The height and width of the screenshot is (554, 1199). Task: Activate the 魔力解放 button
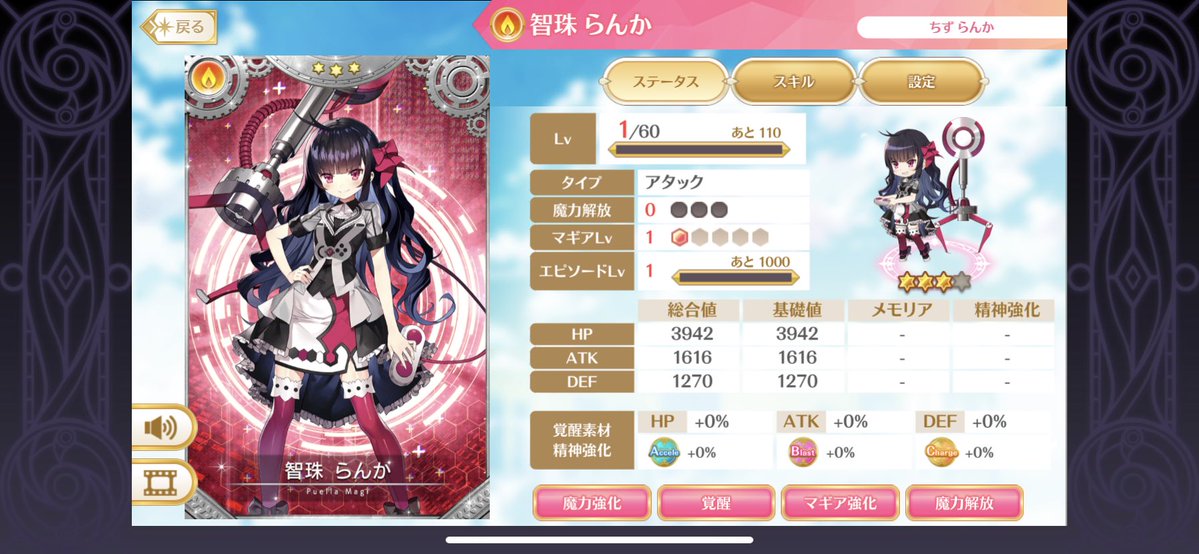[x=965, y=503]
